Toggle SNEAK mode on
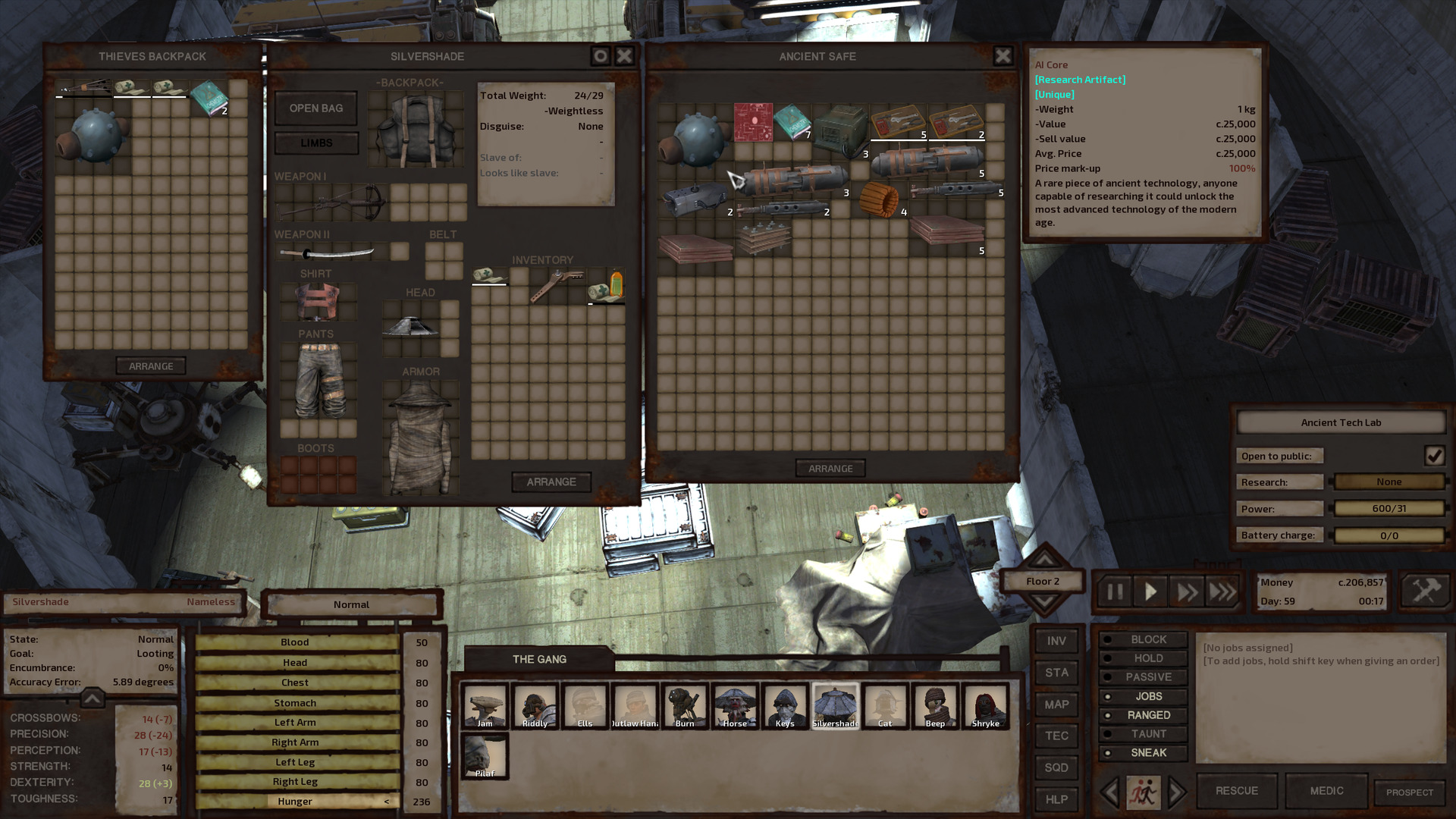 tap(1143, 752)
